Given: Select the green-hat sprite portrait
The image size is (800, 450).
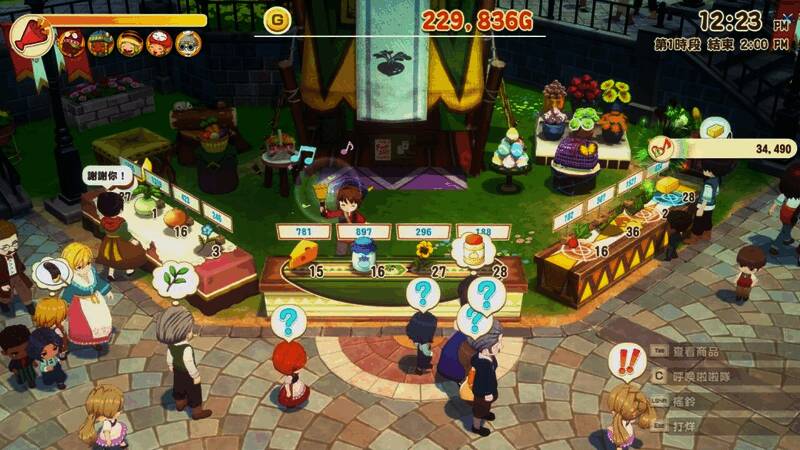Looking at the screenshot, I should coord(100,43).
